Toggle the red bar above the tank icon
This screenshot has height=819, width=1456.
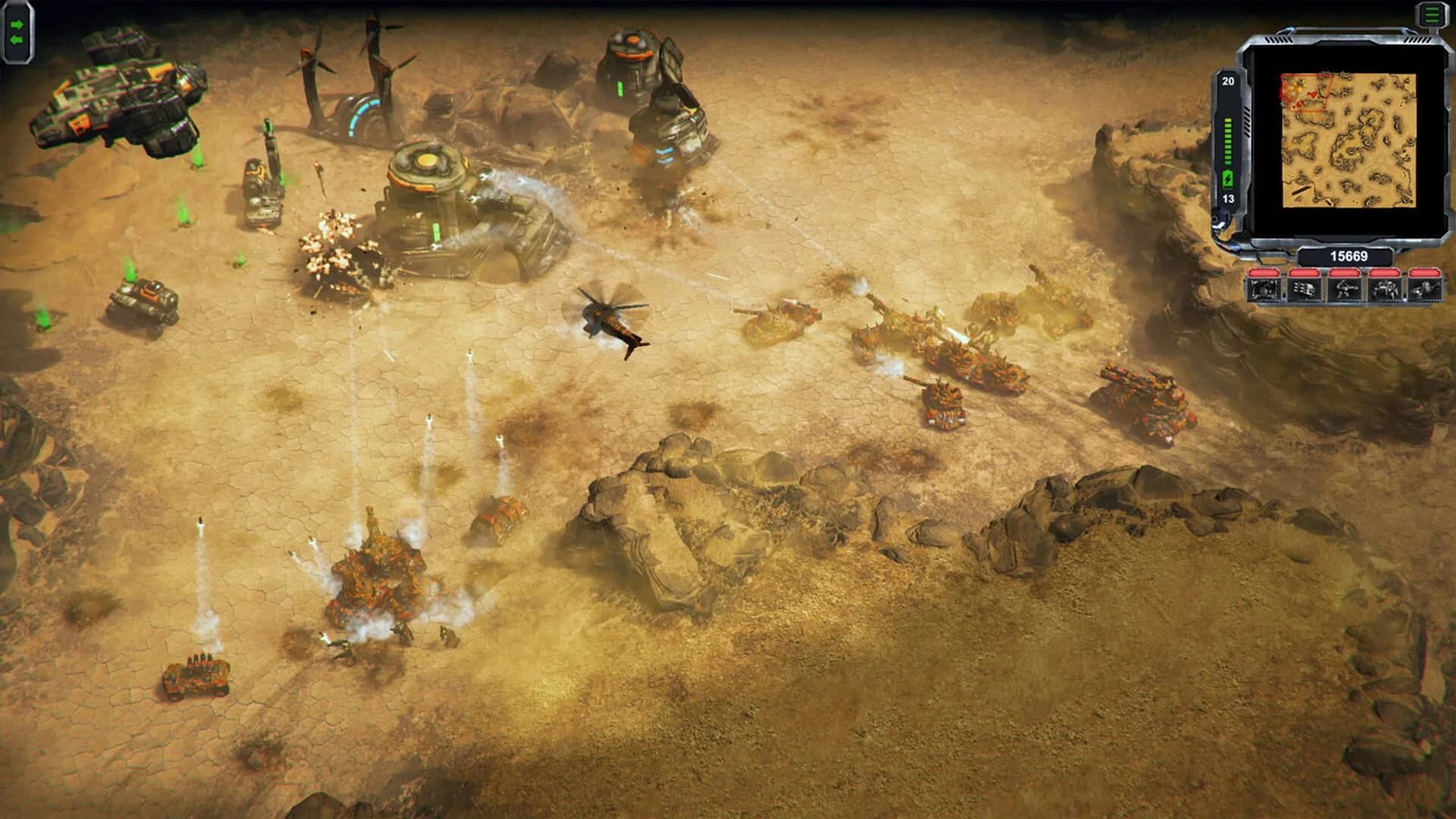click(1385, 272)
